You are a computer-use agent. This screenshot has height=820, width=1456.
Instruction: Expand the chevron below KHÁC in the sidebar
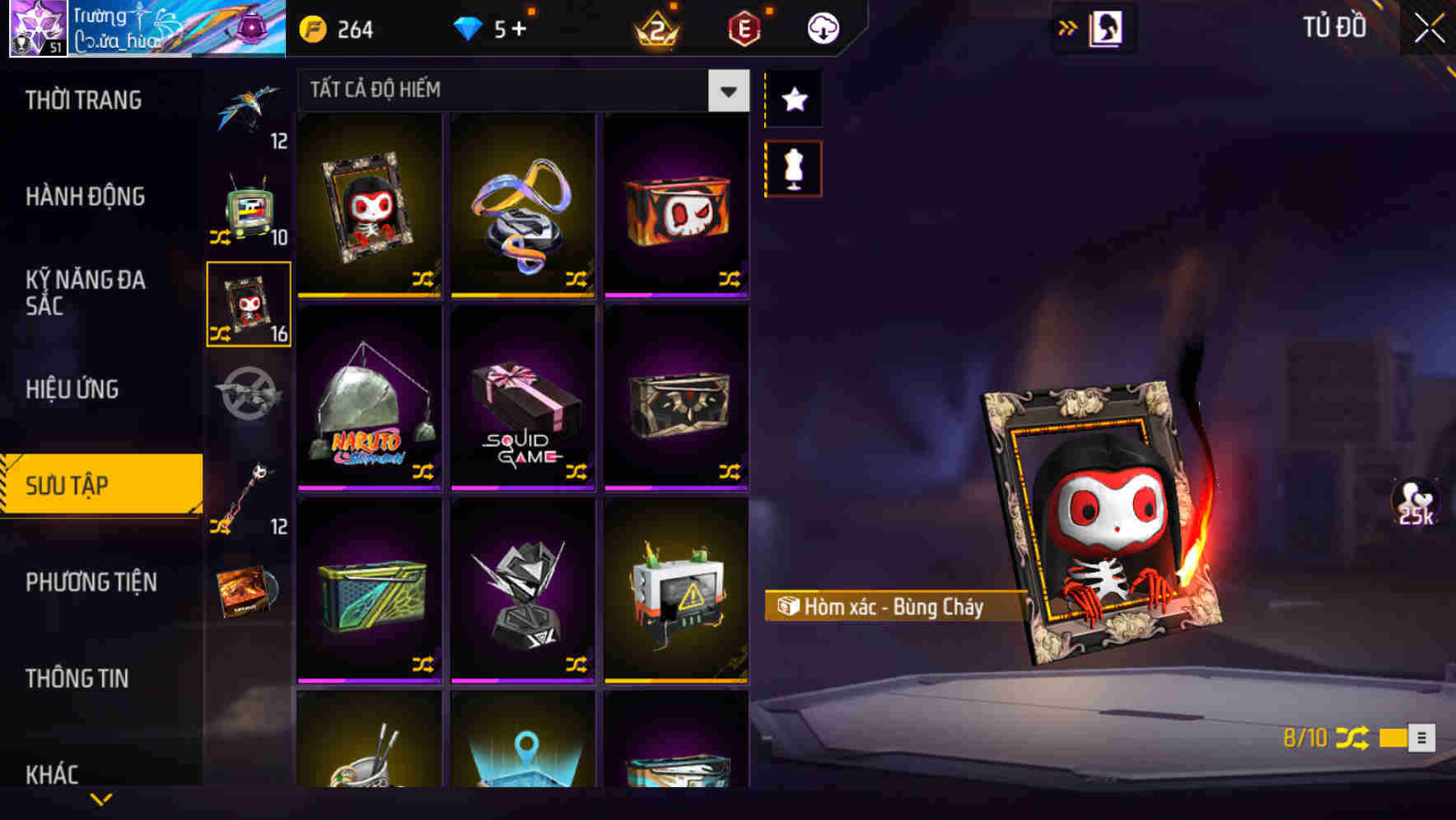(101, 798)
